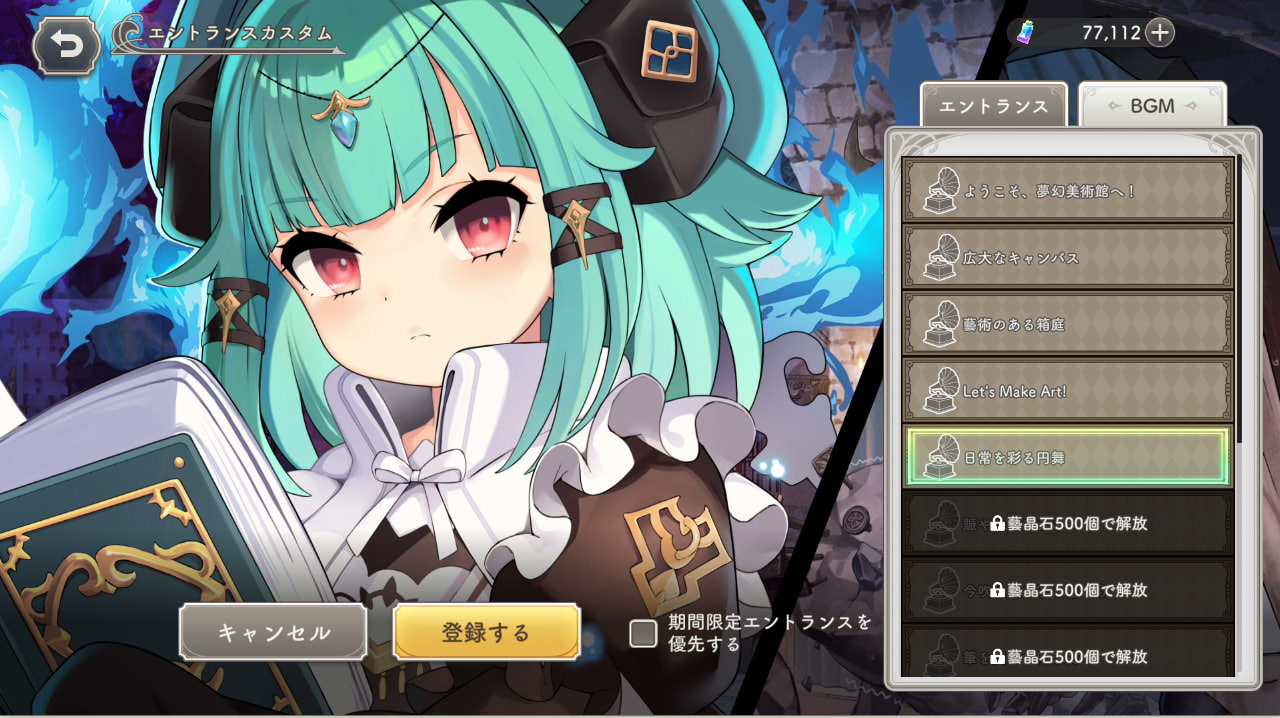Viewport: 1280px width, 718px height.
Task: Select the highlighted 日常を彩る円舞 entry
Action: pos(1067,458)
